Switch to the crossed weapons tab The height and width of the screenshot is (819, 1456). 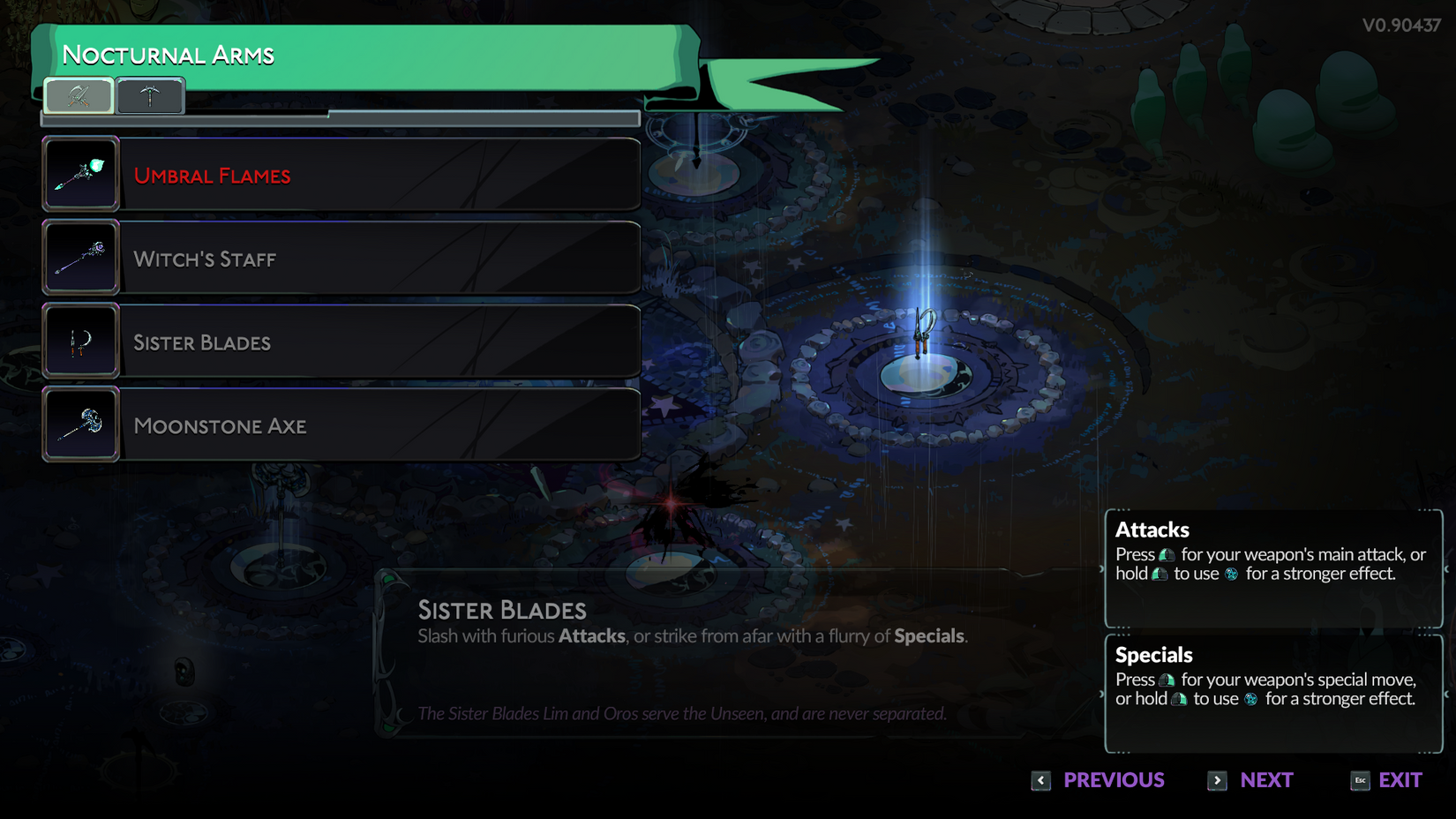[79, 96]
